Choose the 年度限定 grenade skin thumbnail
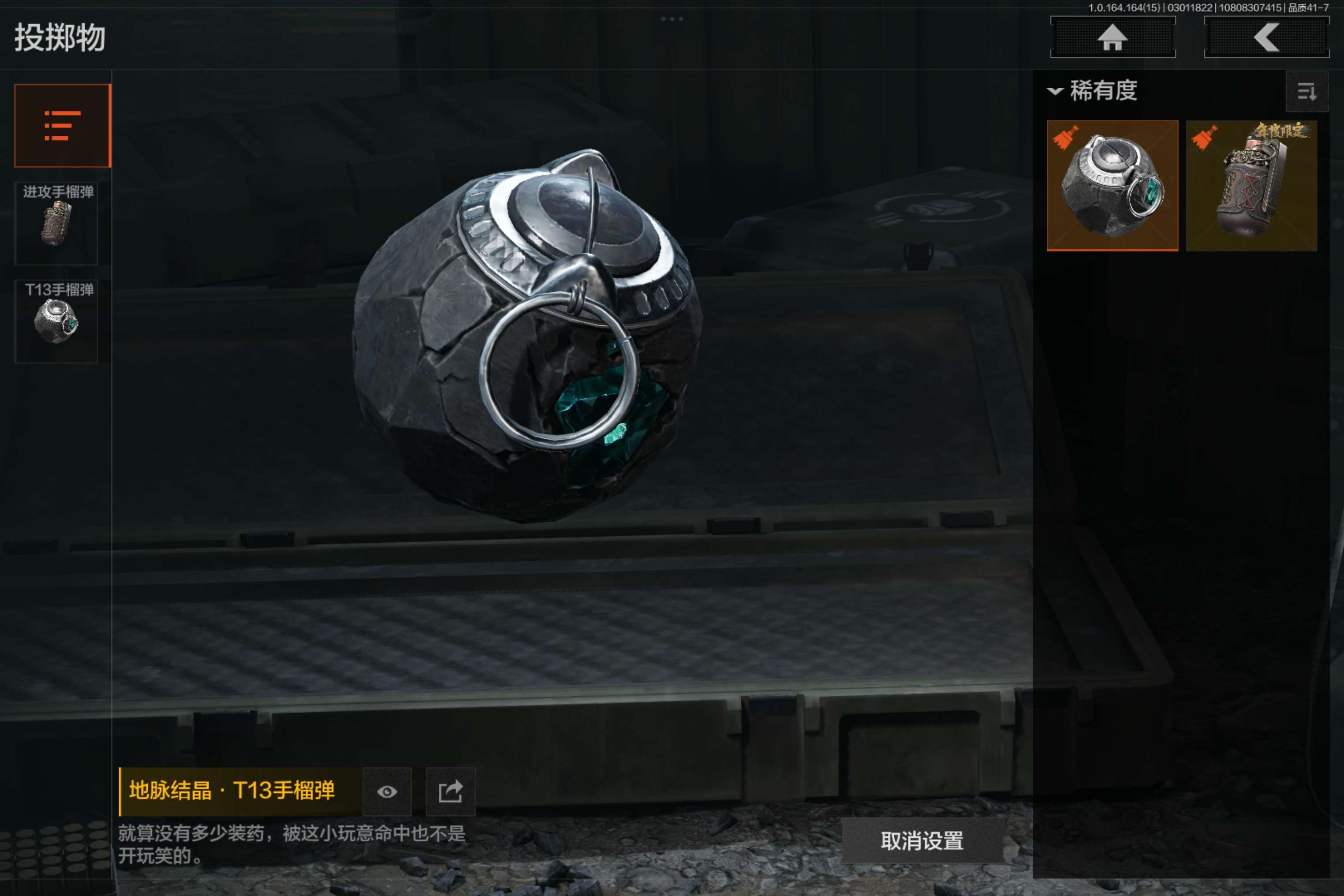The height and width of the screenshot is (896, 1344). coord(1251,186)
